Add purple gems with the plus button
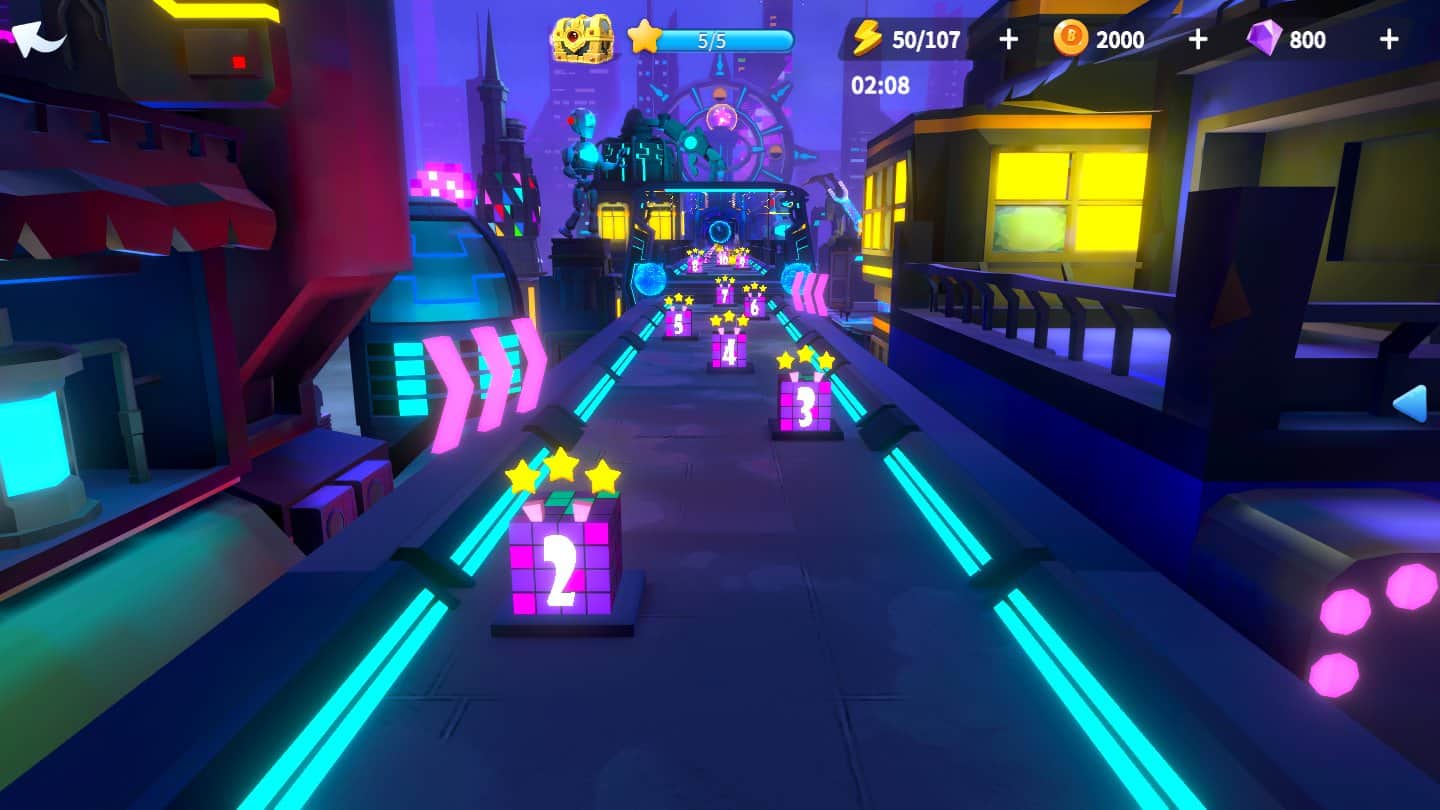Screen dimensions: 1440x810 (1388, 39)
